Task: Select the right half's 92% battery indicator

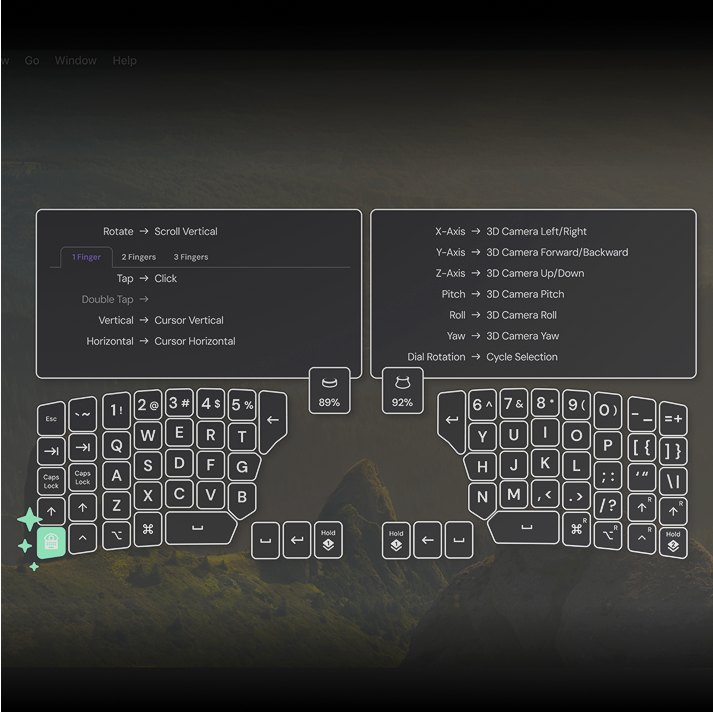Action: pyautogui.click(x=402, y=390)
